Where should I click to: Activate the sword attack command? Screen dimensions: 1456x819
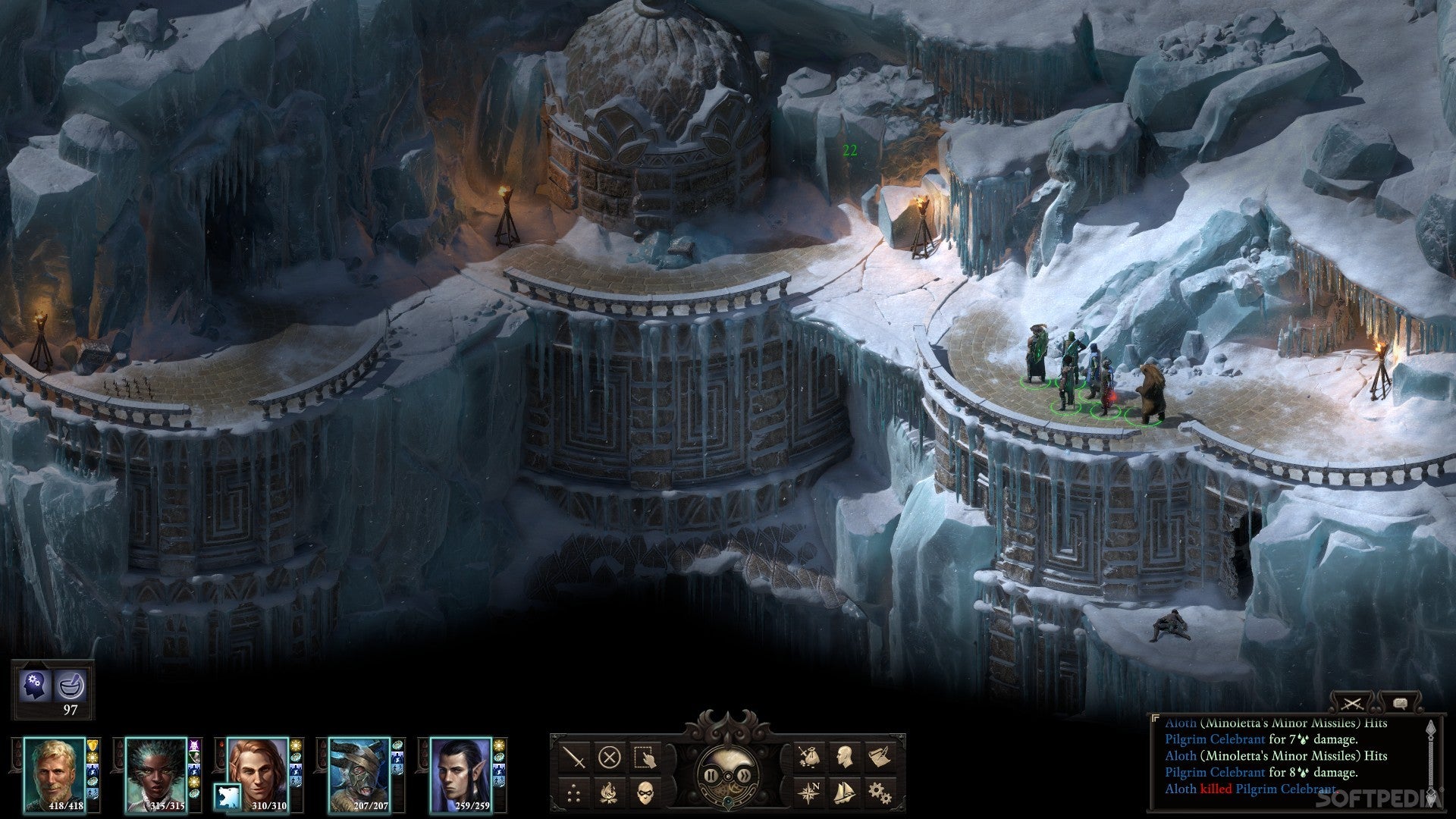click(573, 757)
